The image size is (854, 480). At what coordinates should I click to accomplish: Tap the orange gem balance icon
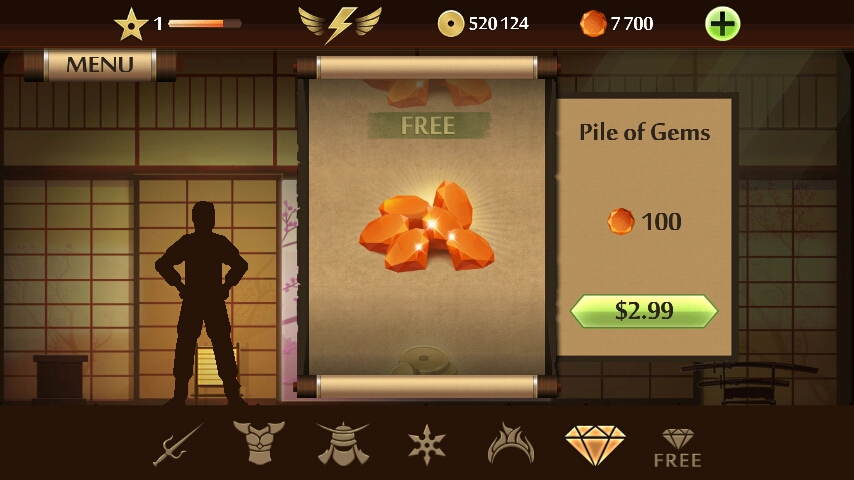pos(593,23)
